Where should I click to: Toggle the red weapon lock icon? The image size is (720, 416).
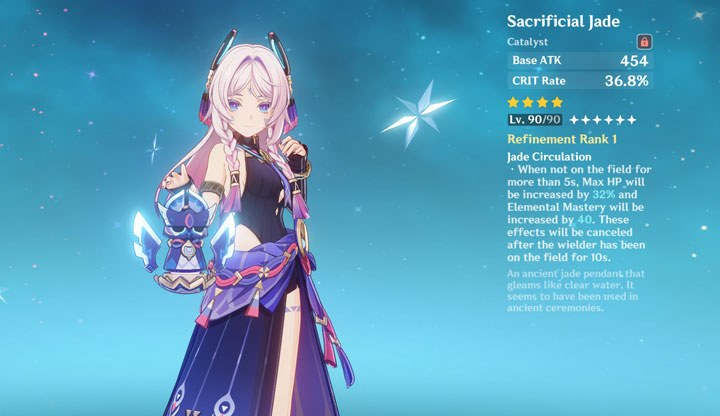pyautogui.click(x=645, y=42)
